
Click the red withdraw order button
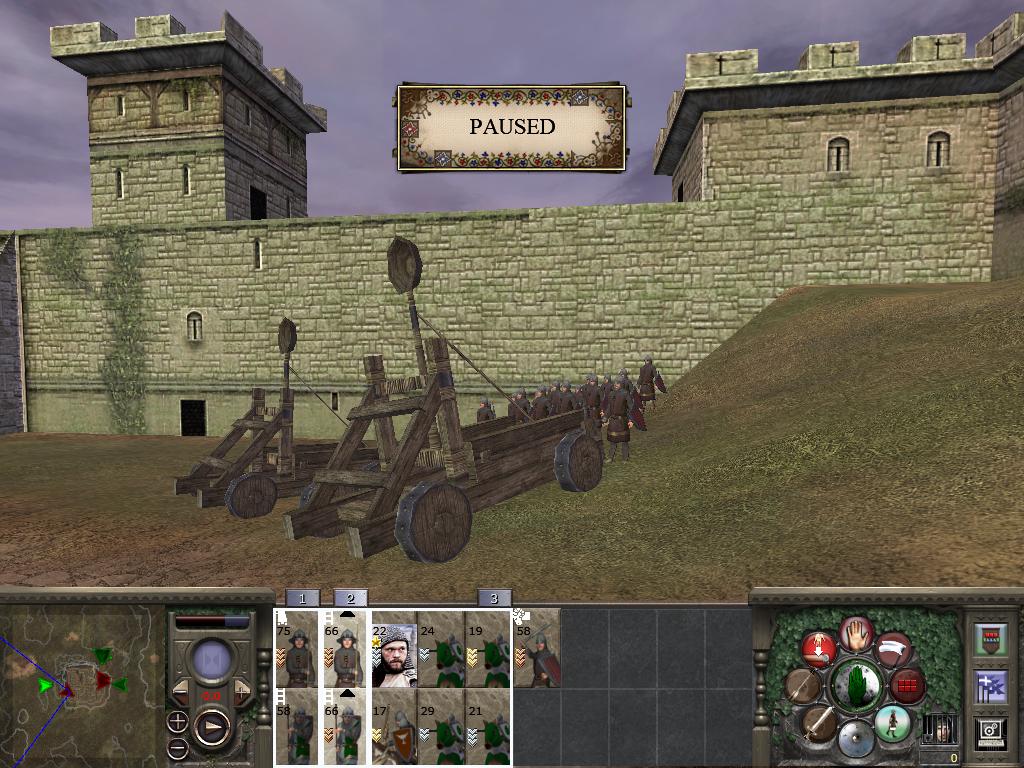[x=818, y=648]
